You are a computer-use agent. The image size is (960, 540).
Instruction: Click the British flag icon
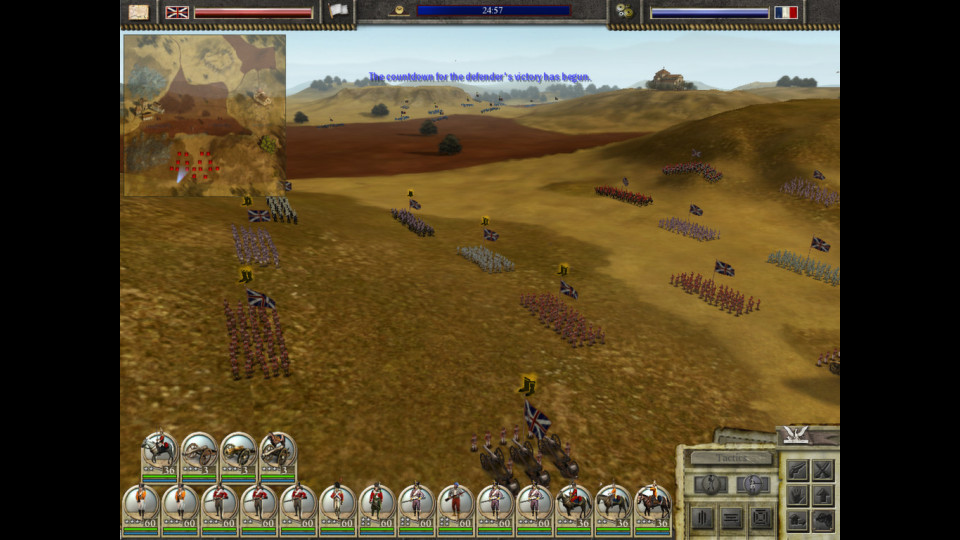[x=177, y=12]
